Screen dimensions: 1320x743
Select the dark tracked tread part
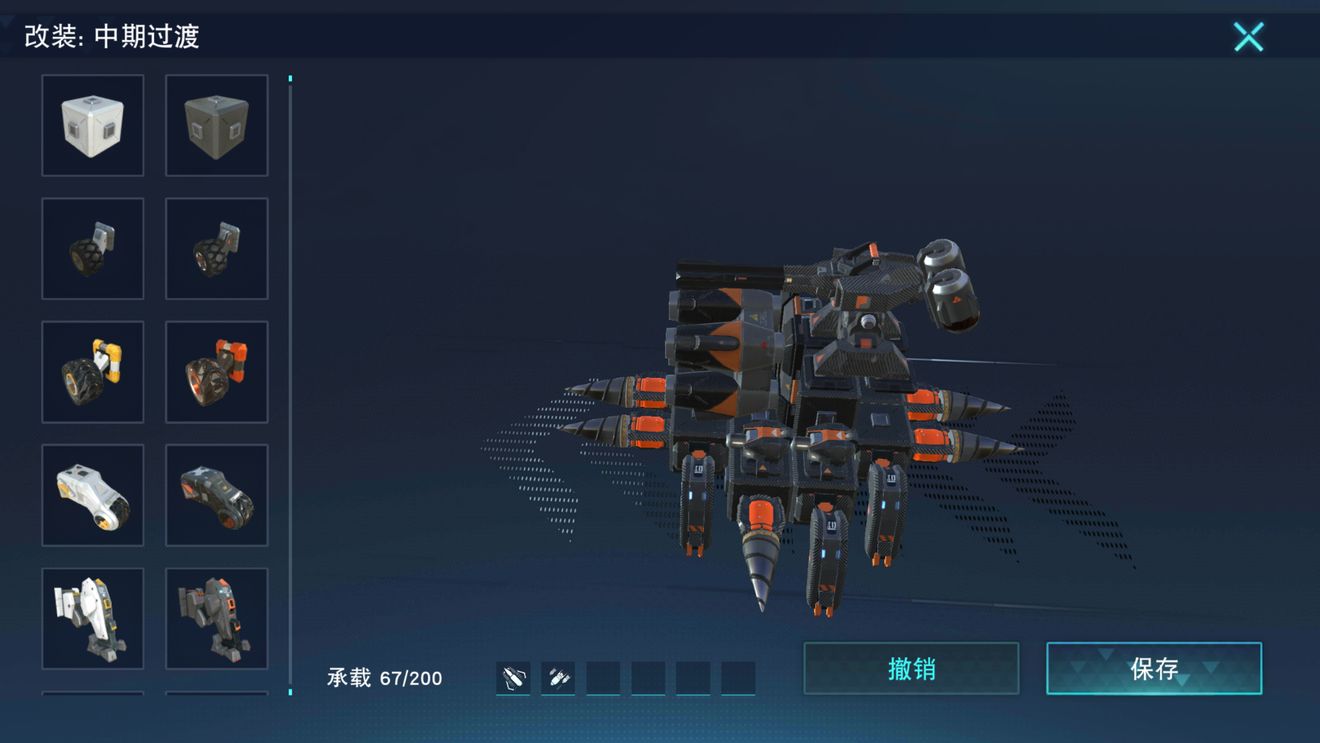click(216, 495)
